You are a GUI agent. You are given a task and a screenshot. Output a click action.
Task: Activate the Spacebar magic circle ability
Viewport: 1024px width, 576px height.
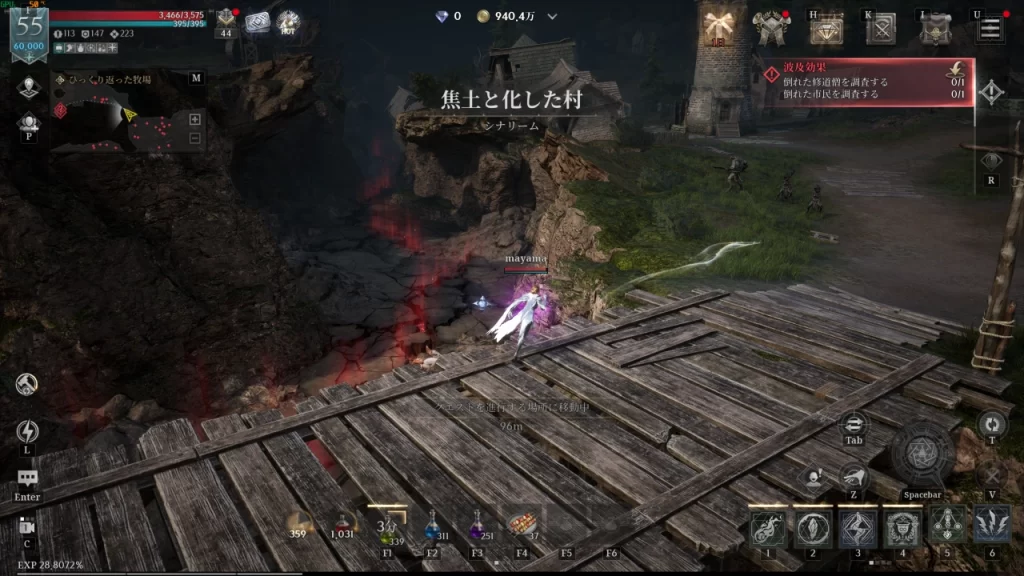[x=922, y=456]
